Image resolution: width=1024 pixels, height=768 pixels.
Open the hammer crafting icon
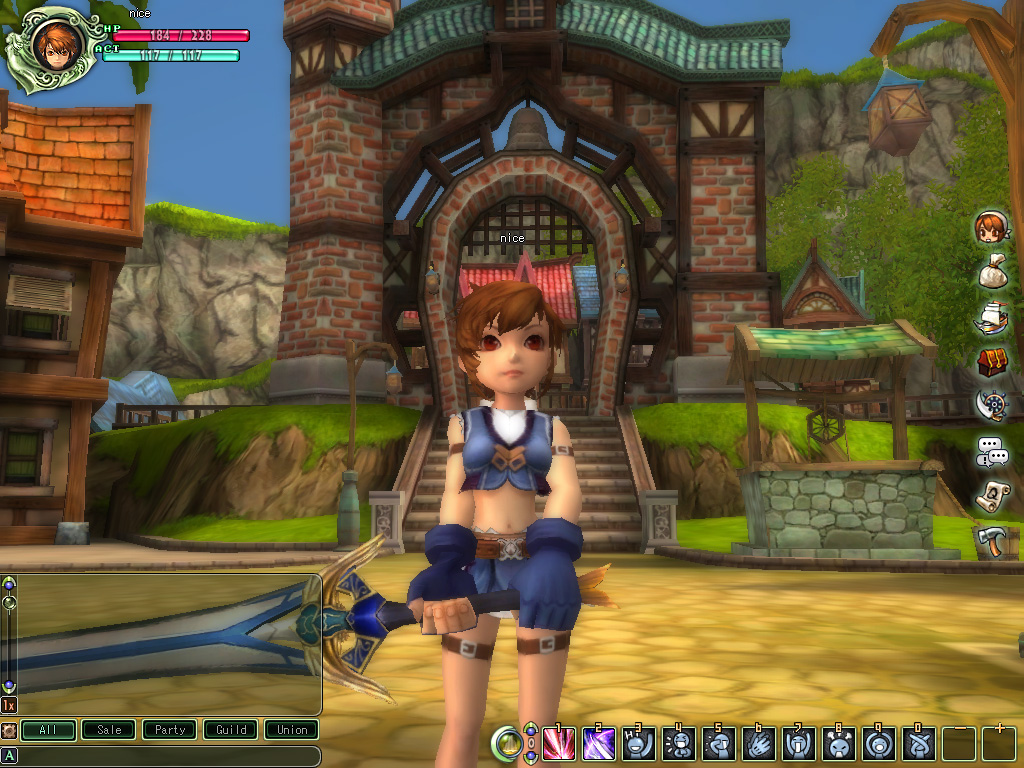click(992, 541)
